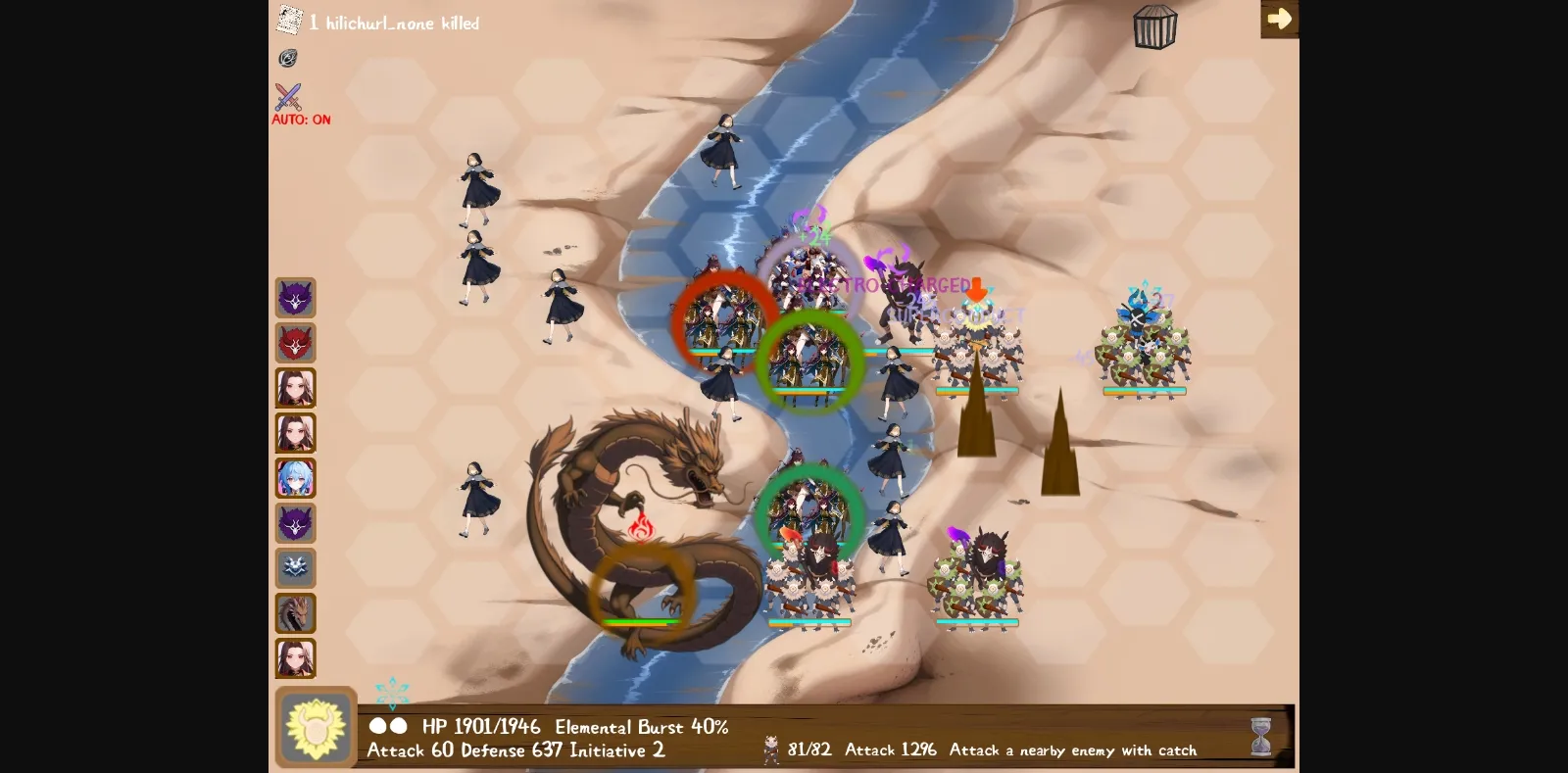Open the cage icon at top right

[x=1154, y=24]
